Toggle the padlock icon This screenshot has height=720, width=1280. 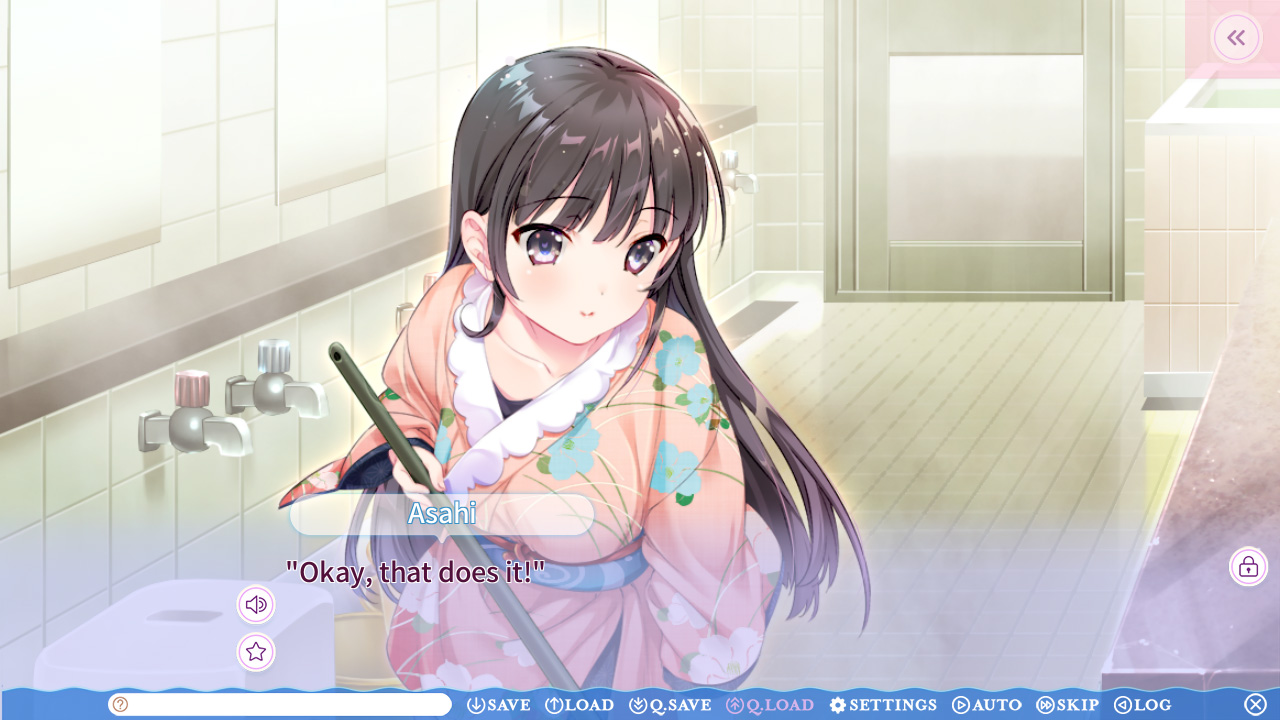(x=1248, y=567)
